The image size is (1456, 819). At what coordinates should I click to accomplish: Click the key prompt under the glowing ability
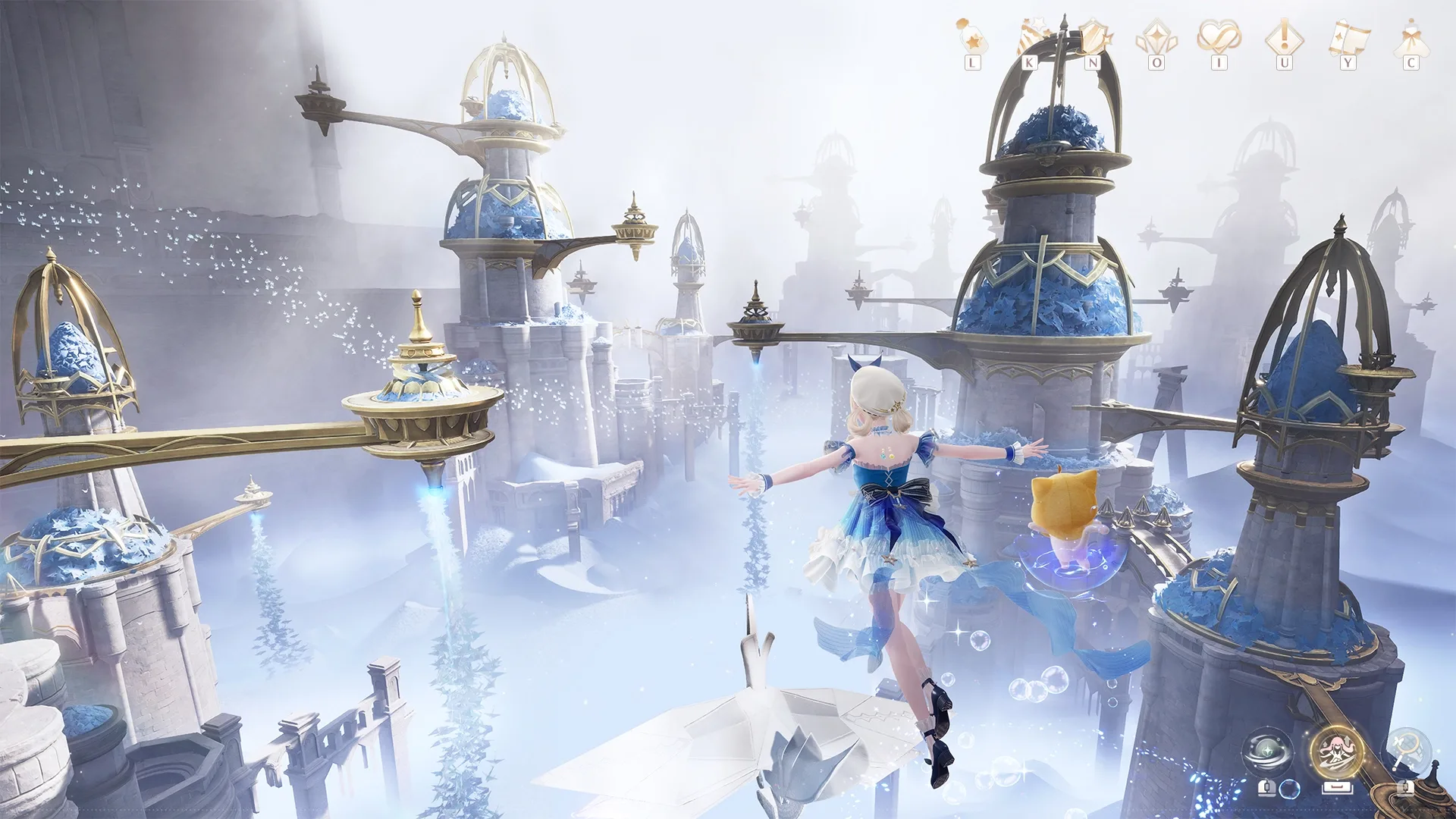point(1338,788)
